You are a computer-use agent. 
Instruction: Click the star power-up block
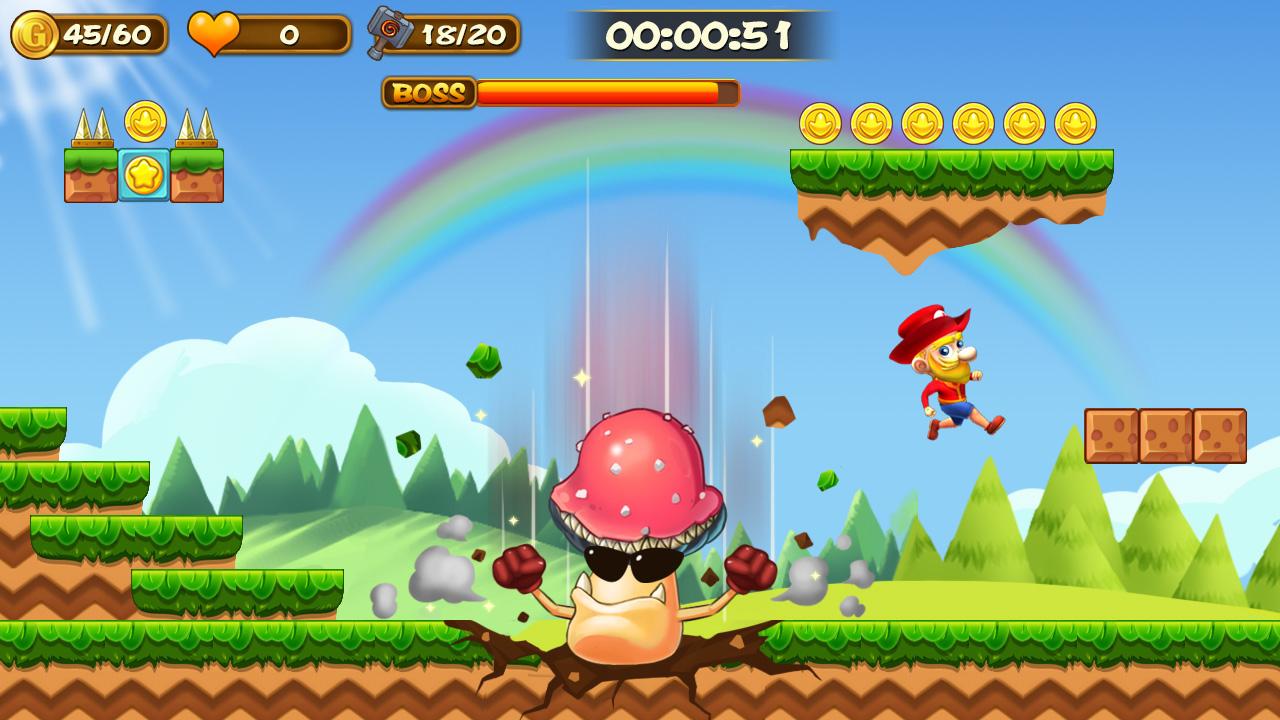(x=143, y=171)
